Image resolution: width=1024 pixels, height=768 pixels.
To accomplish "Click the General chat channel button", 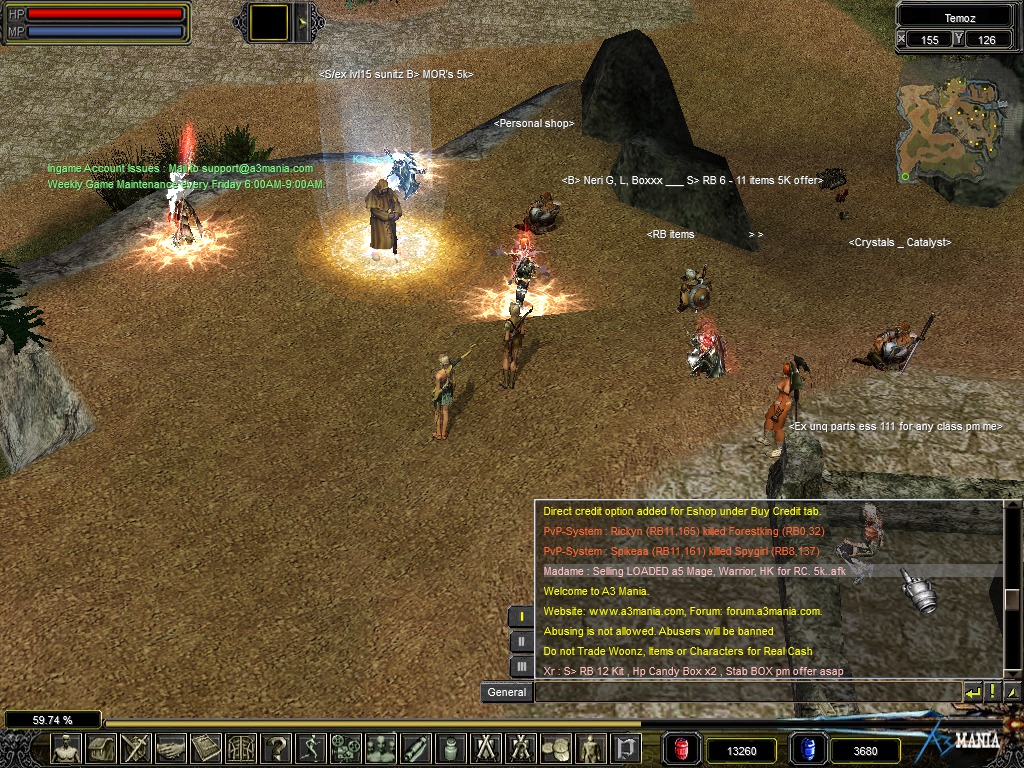I will tap(507, 692).
